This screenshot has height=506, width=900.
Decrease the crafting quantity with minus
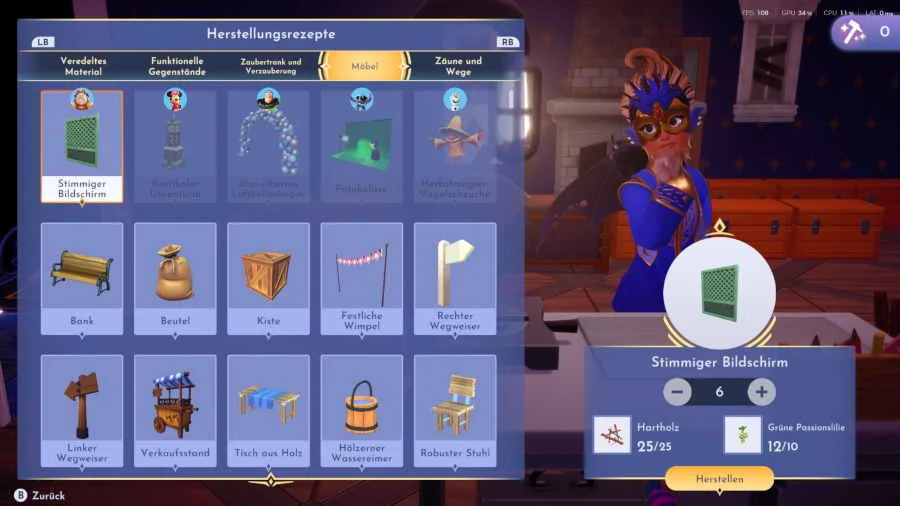click(x=677, y=392)
